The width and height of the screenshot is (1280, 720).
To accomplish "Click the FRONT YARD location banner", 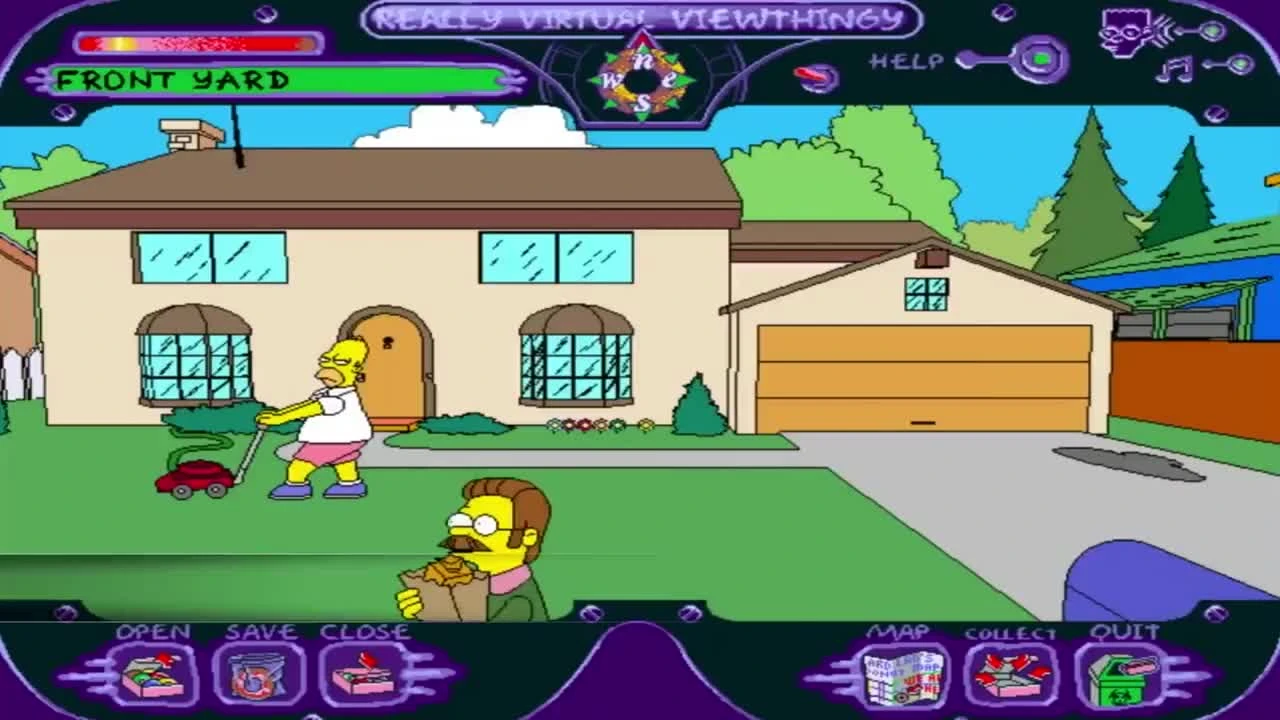I will coord(275,80).
